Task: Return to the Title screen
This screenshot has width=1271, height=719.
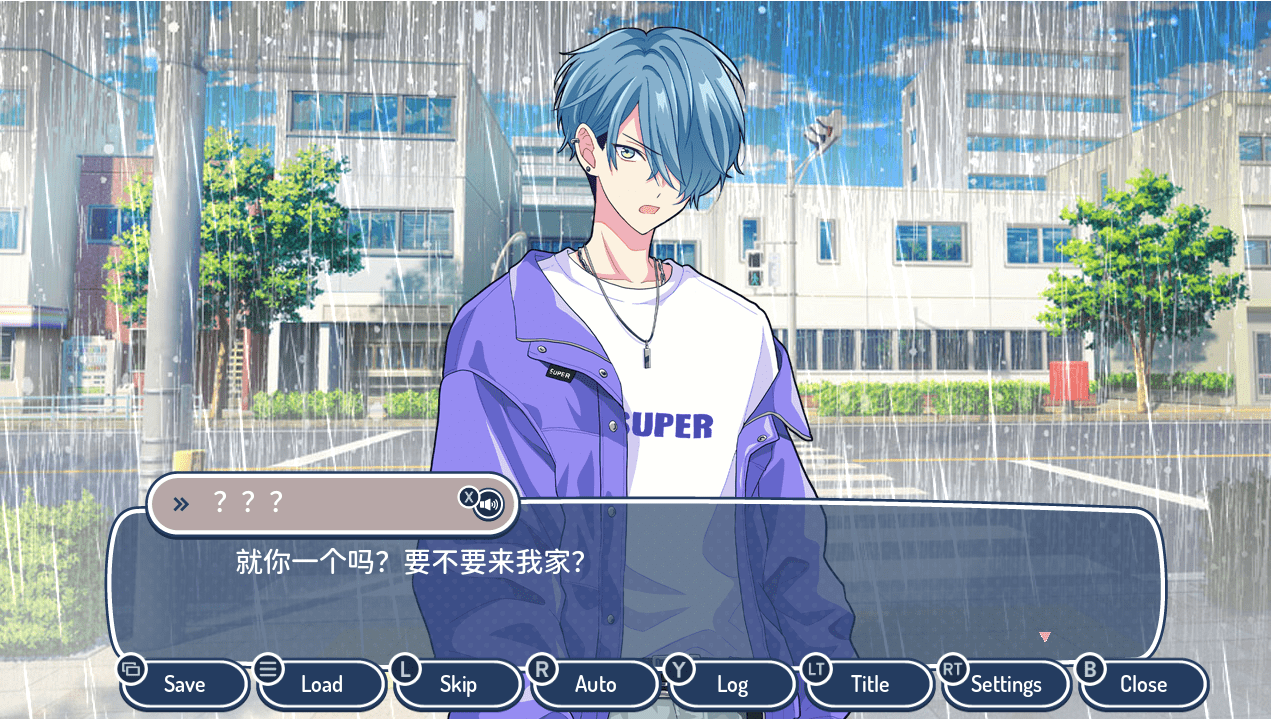Action: [x=869, y=685]
